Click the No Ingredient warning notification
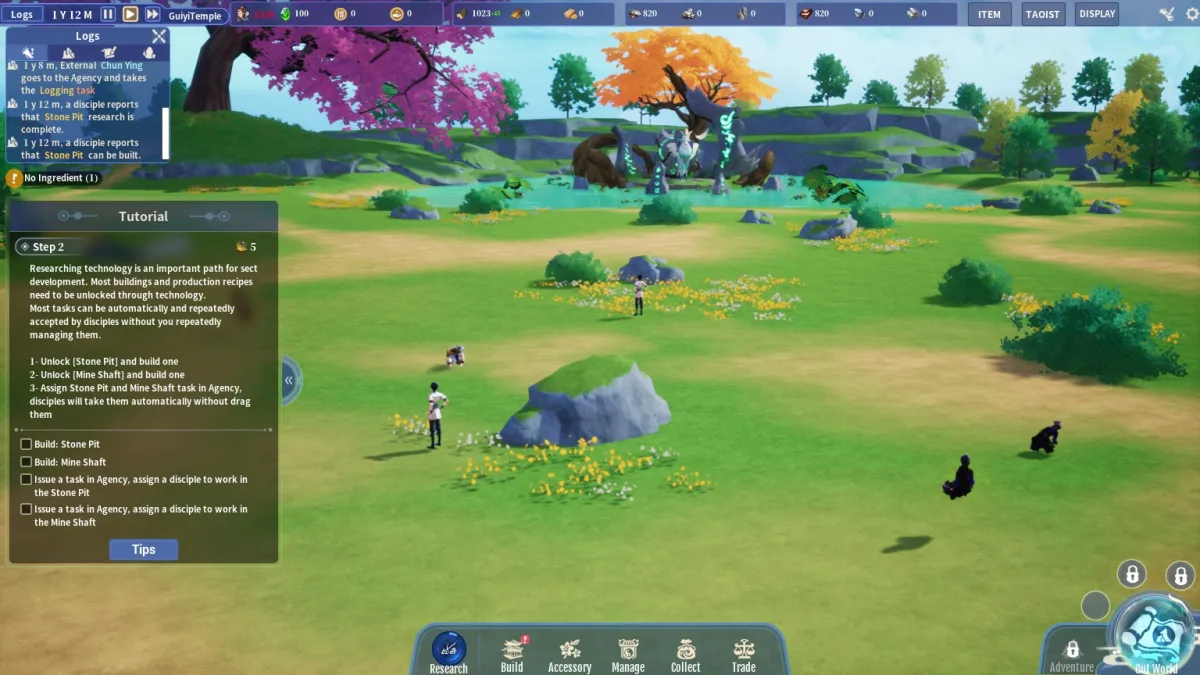Screen dimensions: 1200x675 click(x=54, y=178)
